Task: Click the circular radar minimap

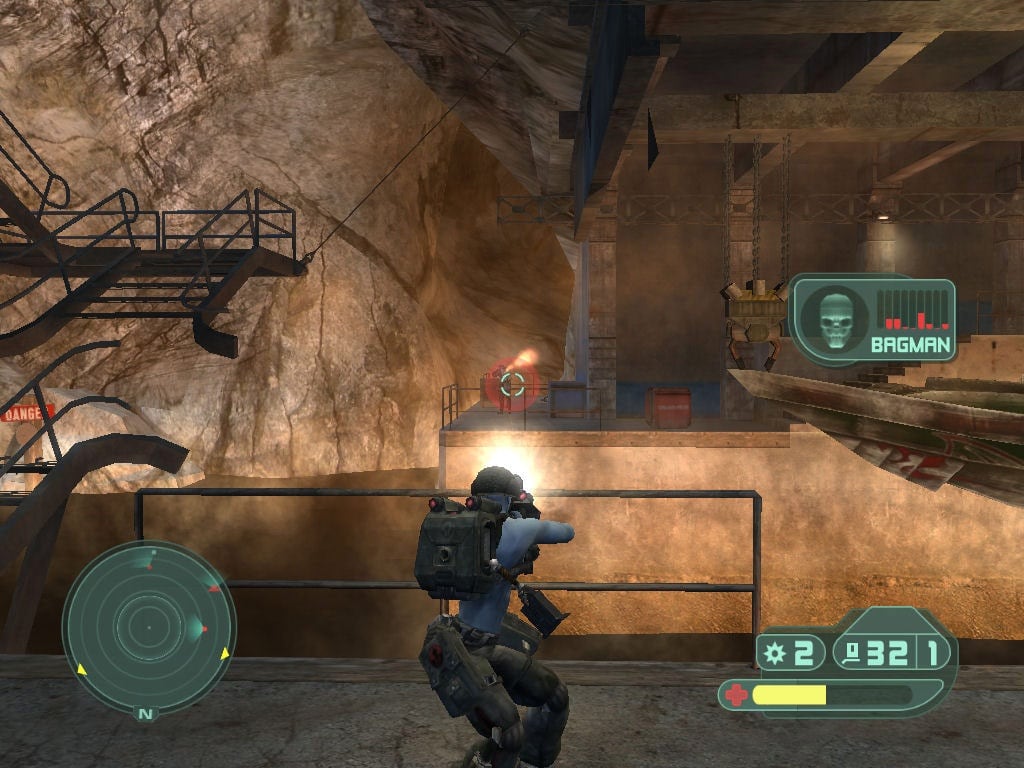Action: coord(148,627)
